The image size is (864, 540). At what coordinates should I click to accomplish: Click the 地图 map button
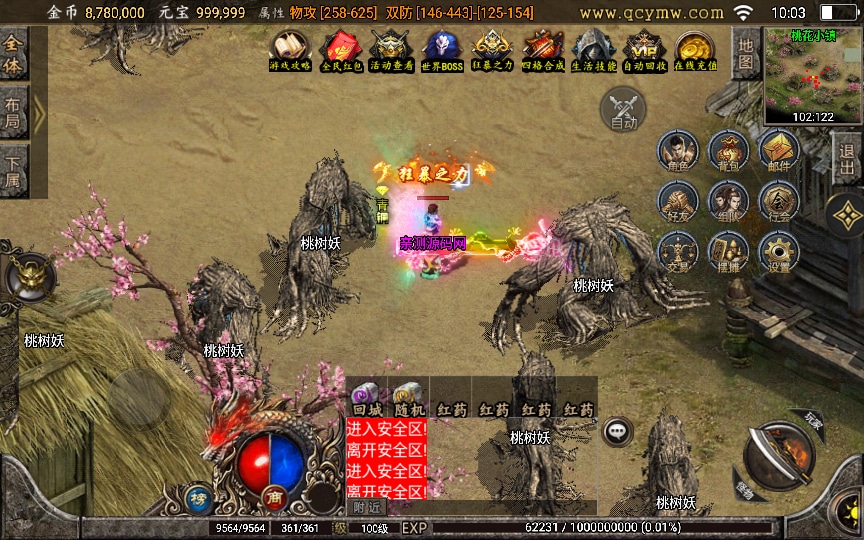tap(745, 53)
